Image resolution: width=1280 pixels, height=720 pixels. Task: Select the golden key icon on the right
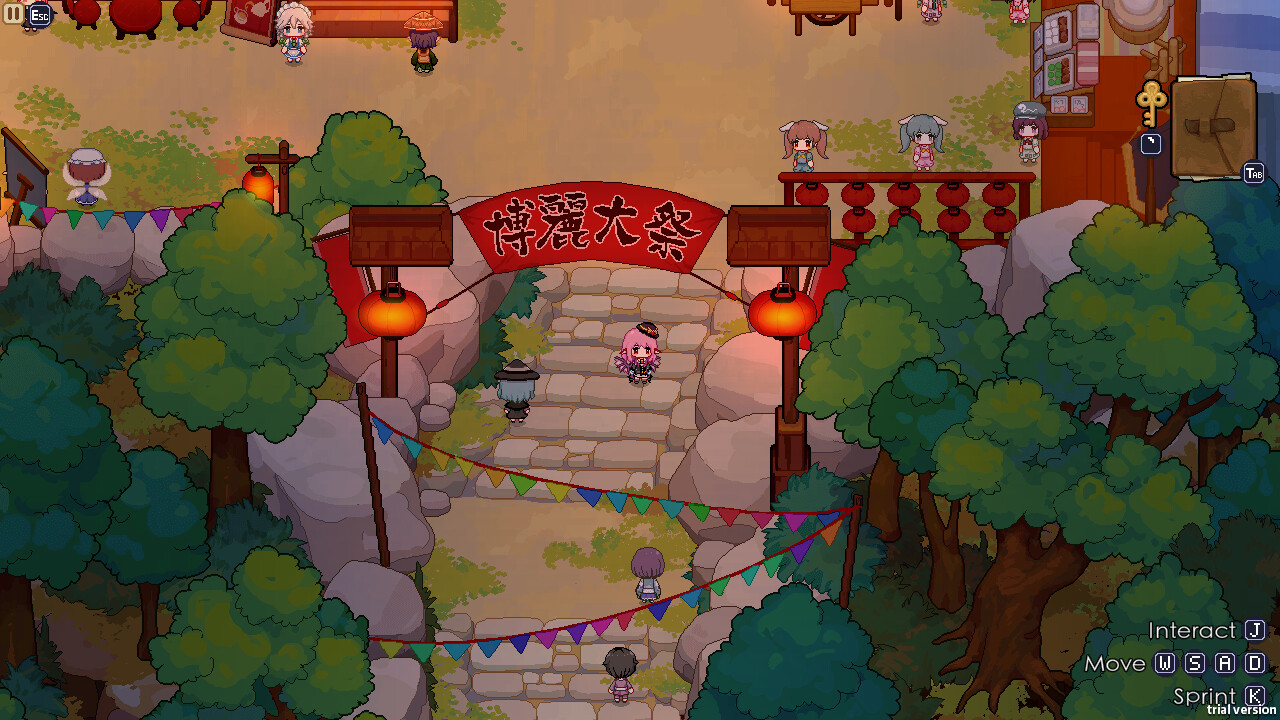1150,103
